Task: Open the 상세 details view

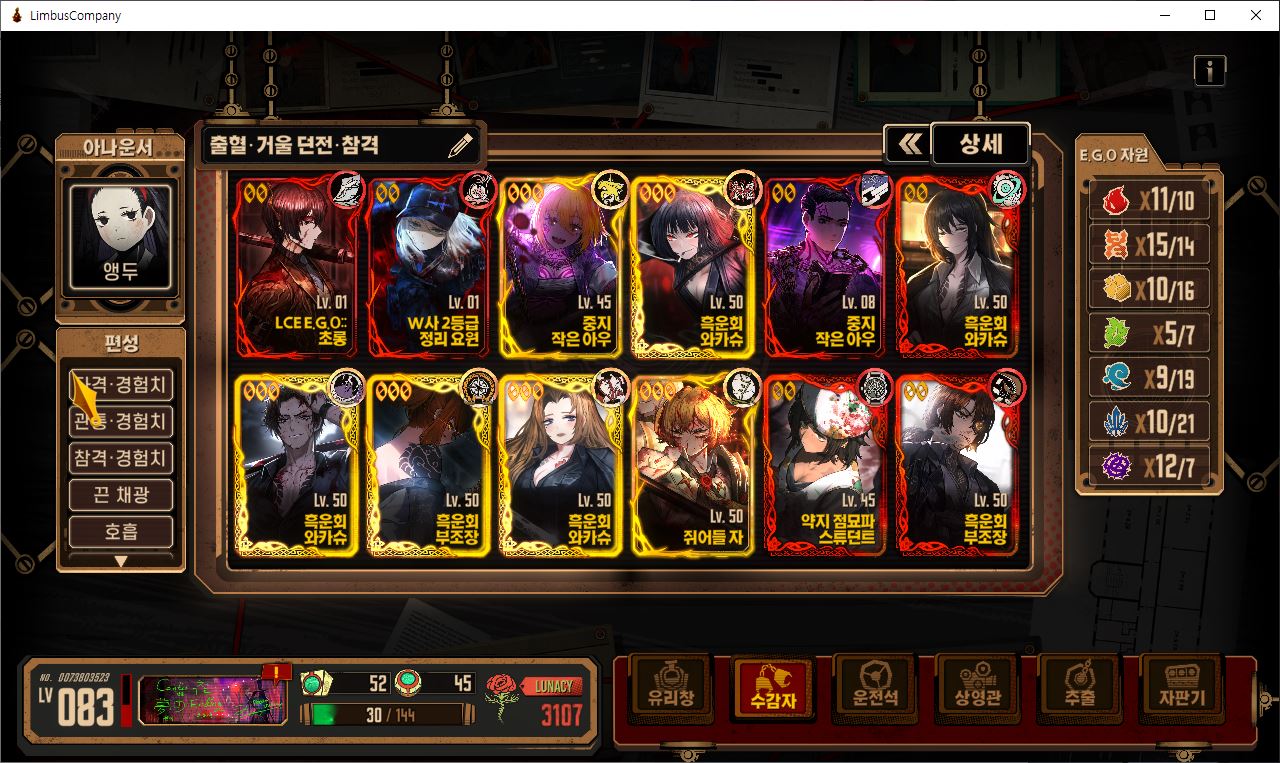Action: [x=980, y=144]
